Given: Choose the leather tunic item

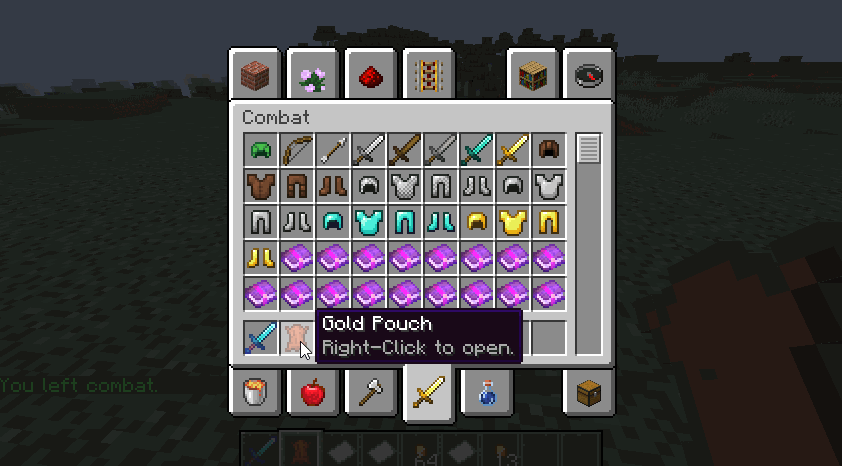Looking at the screenshot, I should 261,186.
